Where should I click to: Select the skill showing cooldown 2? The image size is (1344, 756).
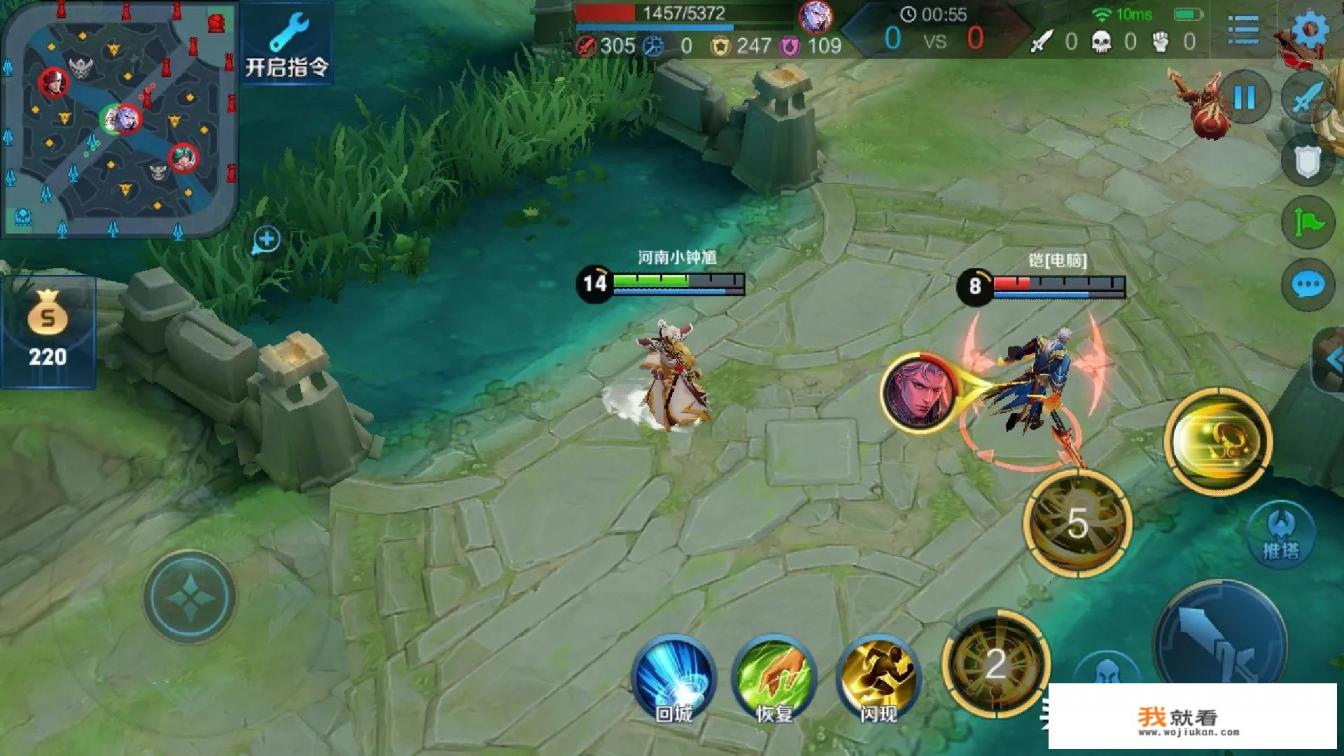996,663
